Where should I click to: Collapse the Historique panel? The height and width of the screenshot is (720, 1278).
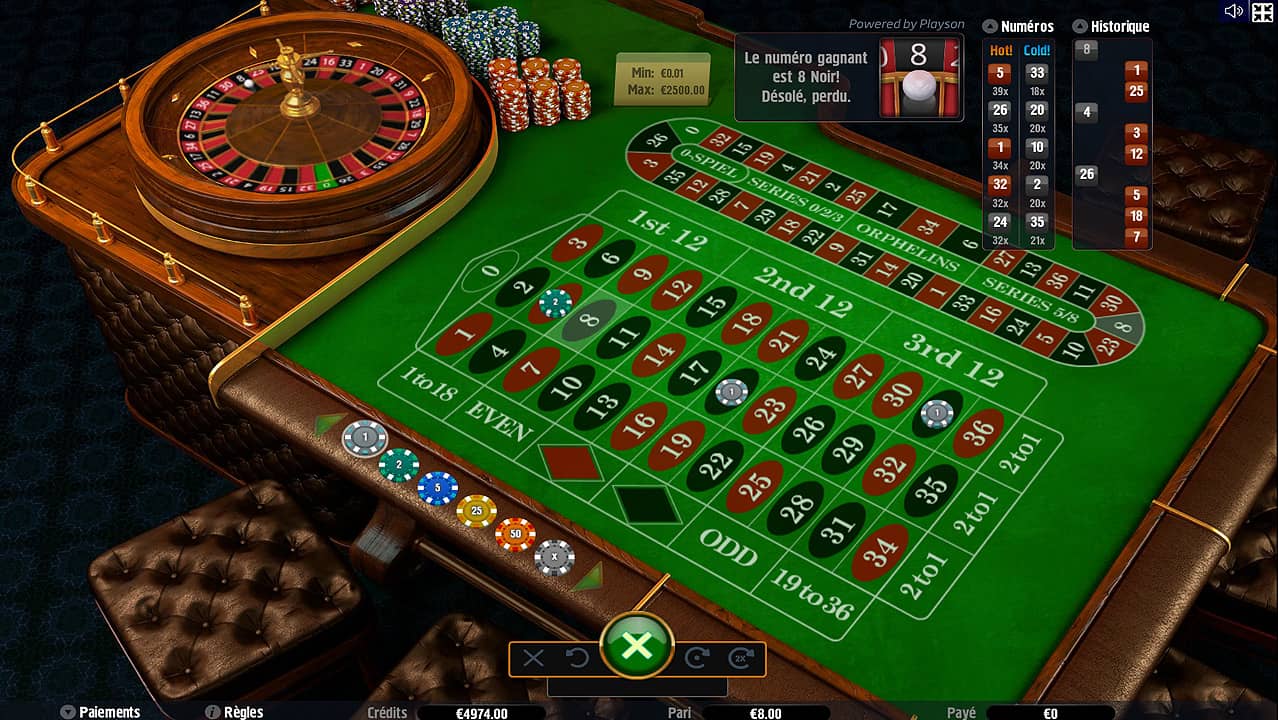click(x=1080, y=27)
